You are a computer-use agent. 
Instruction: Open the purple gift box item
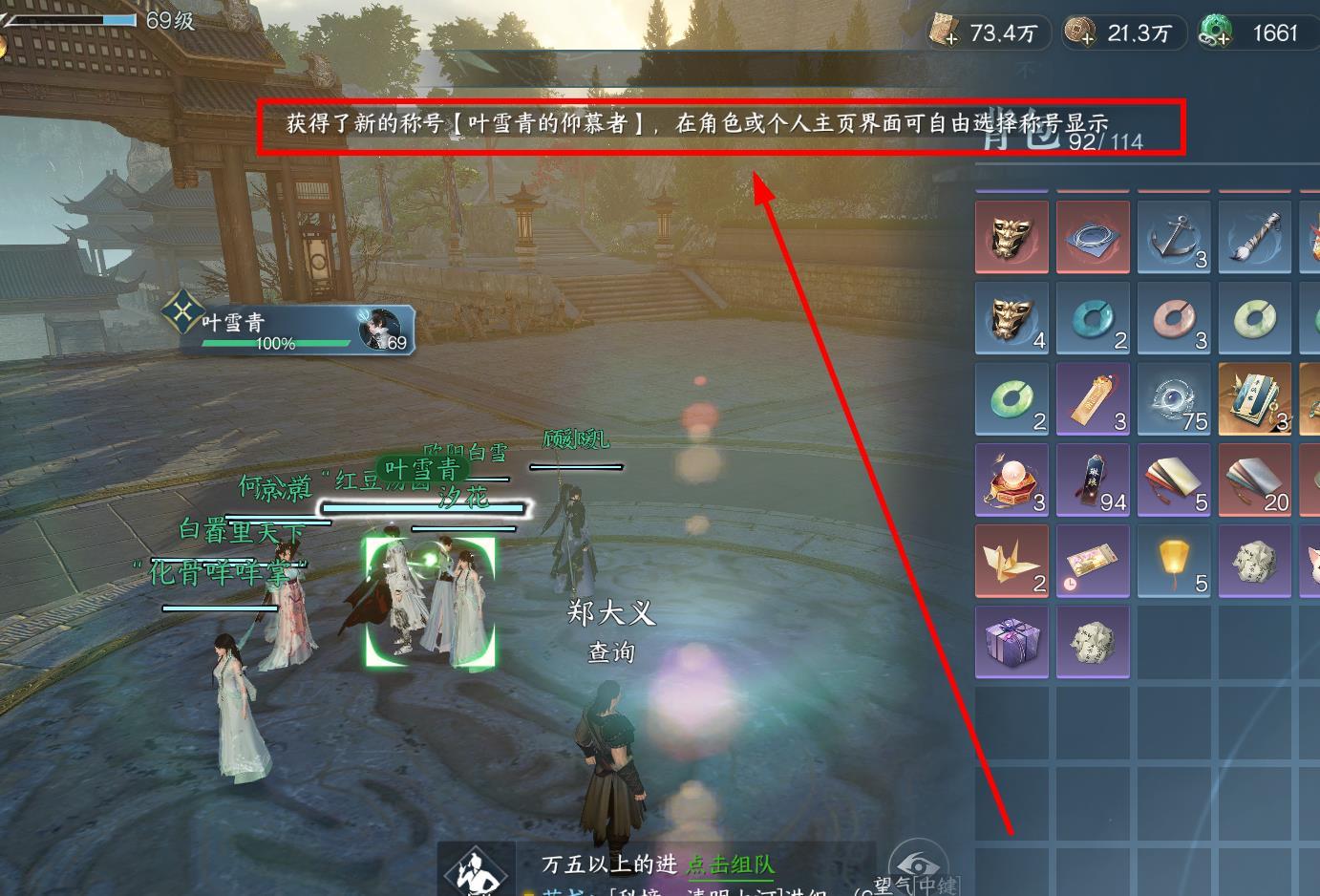(1011, 642)
